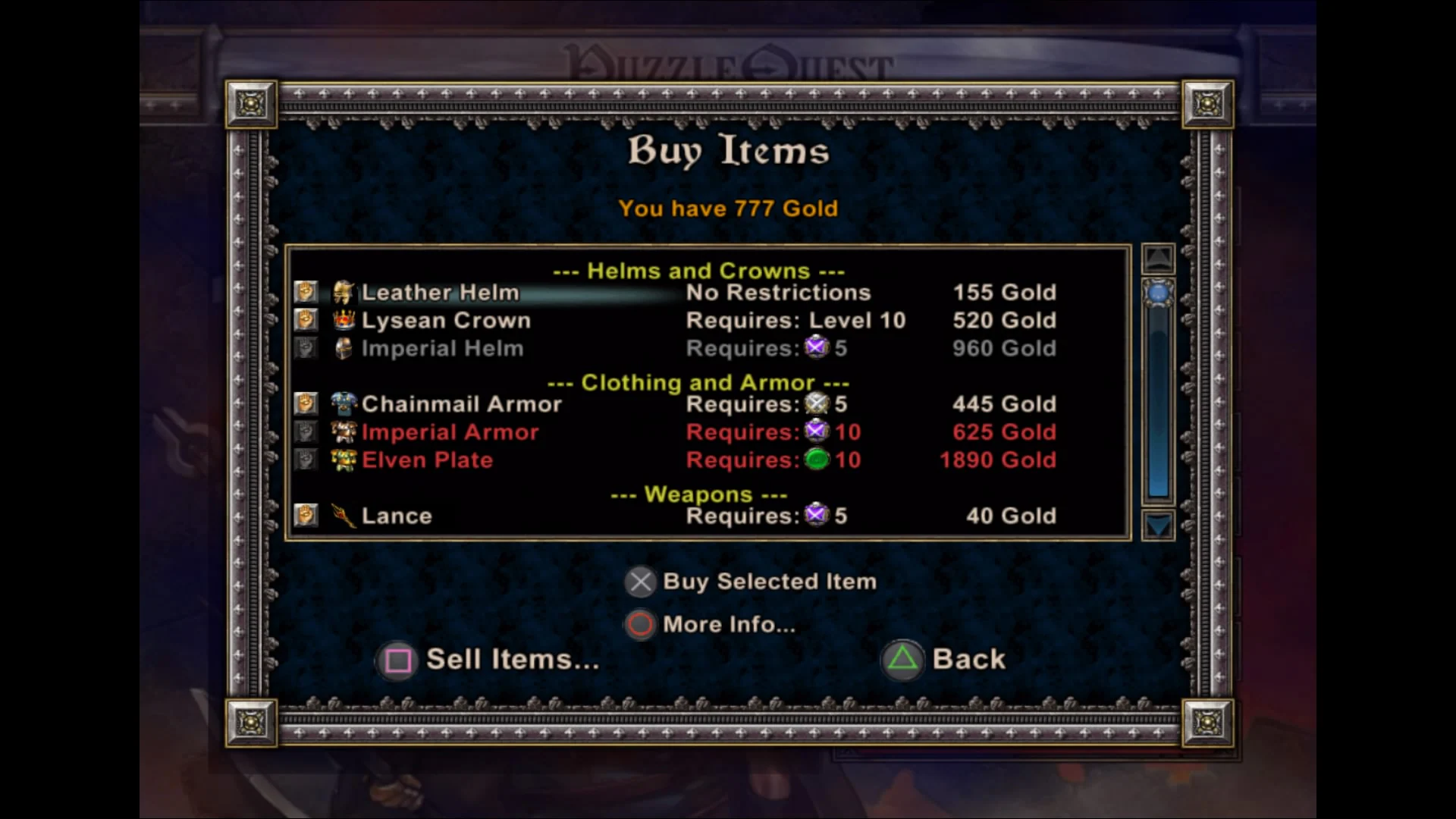This screenshot has height=819, width=1456.
Task: Select Buy Selected Item
Action: (x=770, y=581)
